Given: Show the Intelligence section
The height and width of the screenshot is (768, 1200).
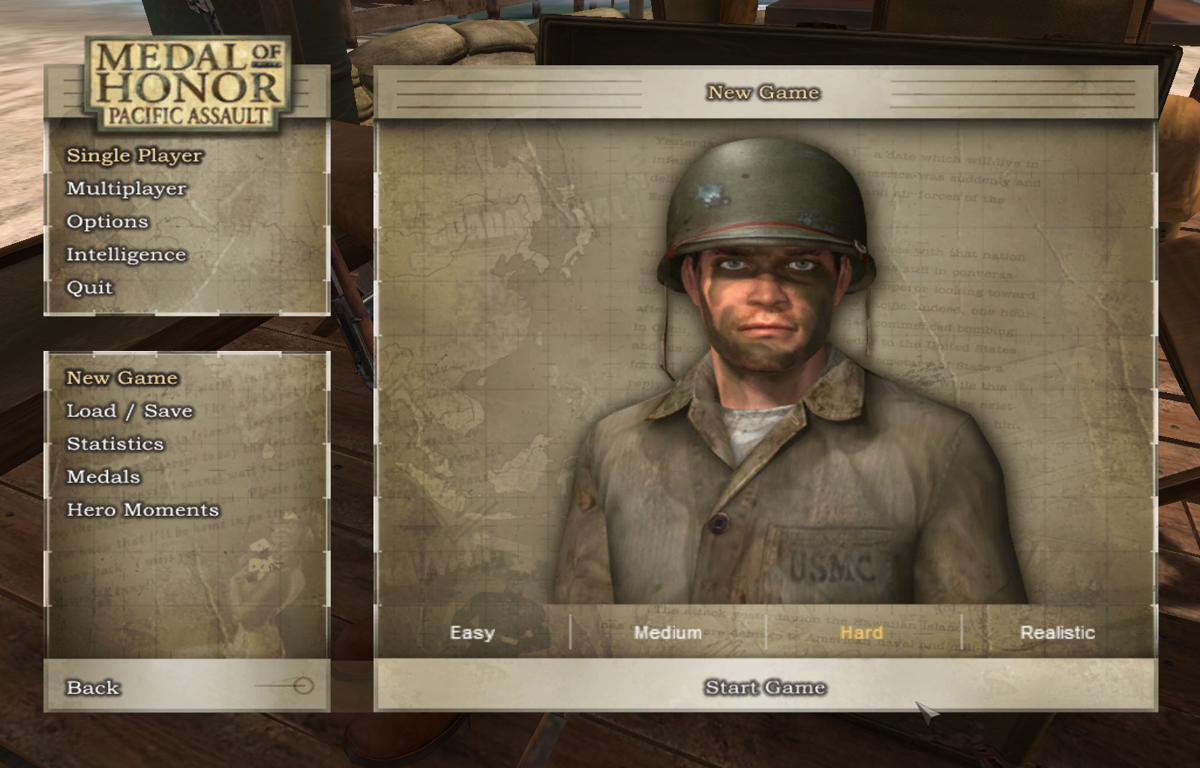Looking at the screenshot, I should pyautogui.click(x=126, y=255).
